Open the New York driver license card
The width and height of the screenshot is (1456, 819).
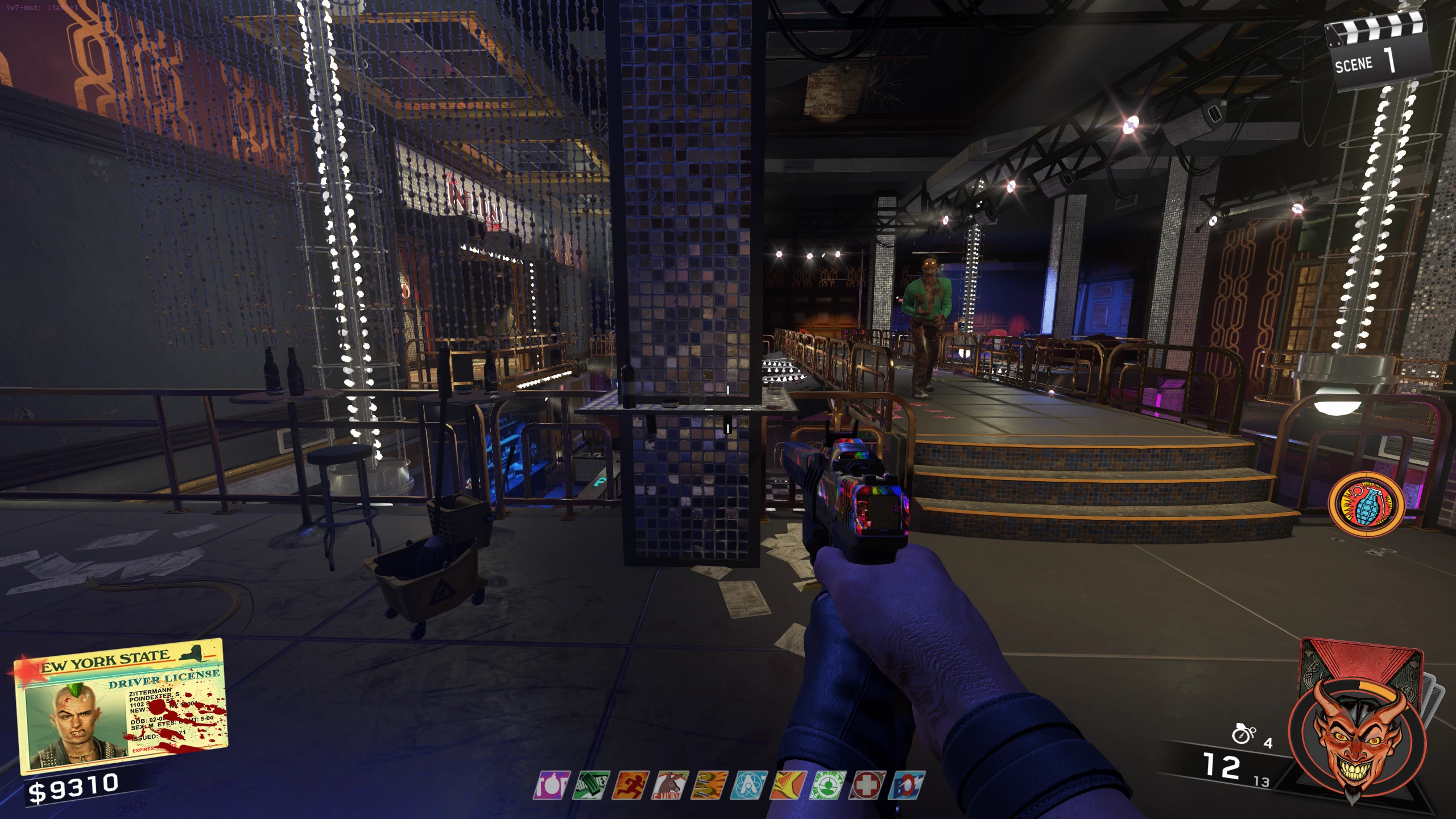[x=122, y=705]
